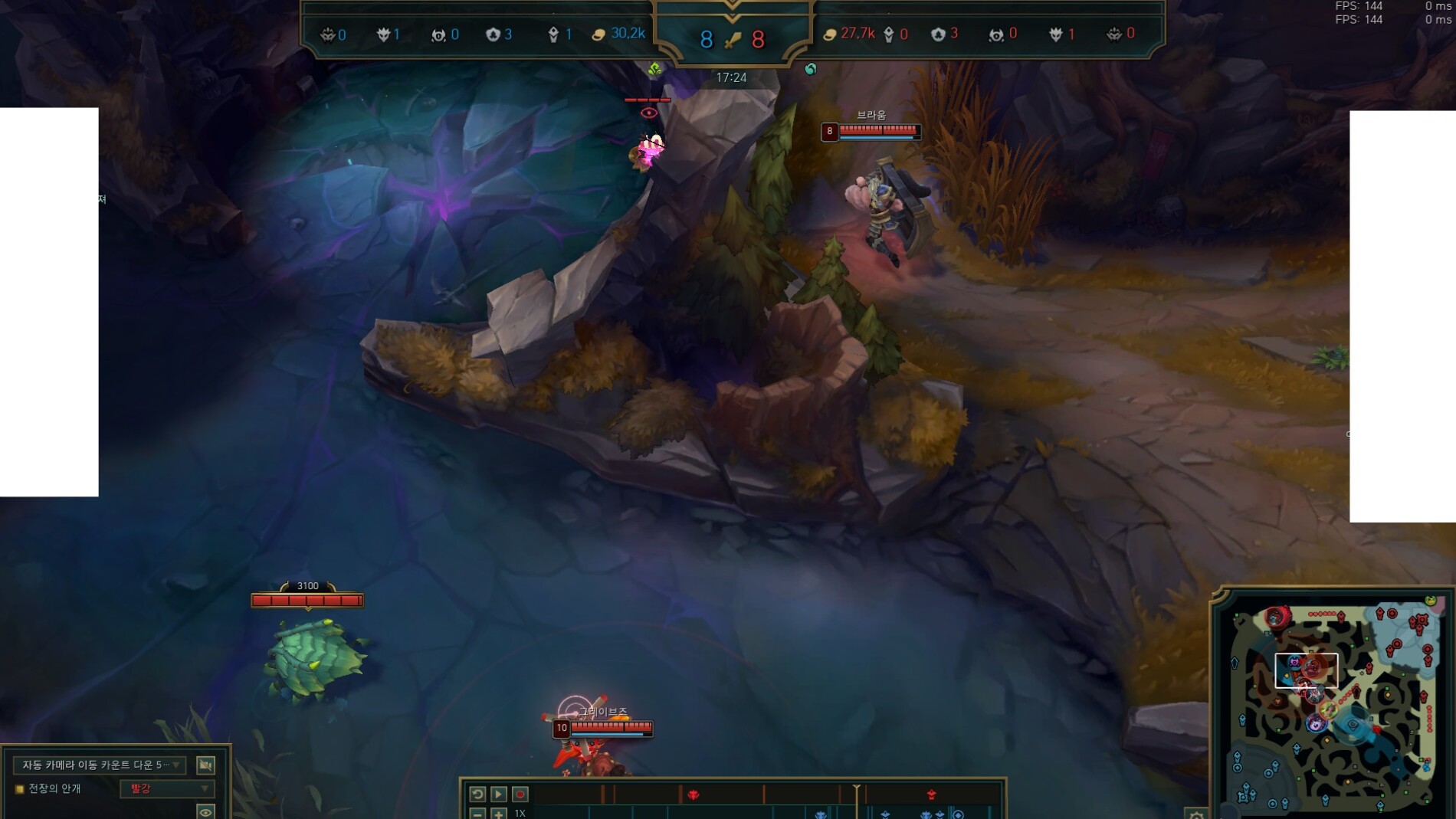The image size is (1456, 819).
Task: Decrease playback speed with the minus button
Action: (477, 814)
